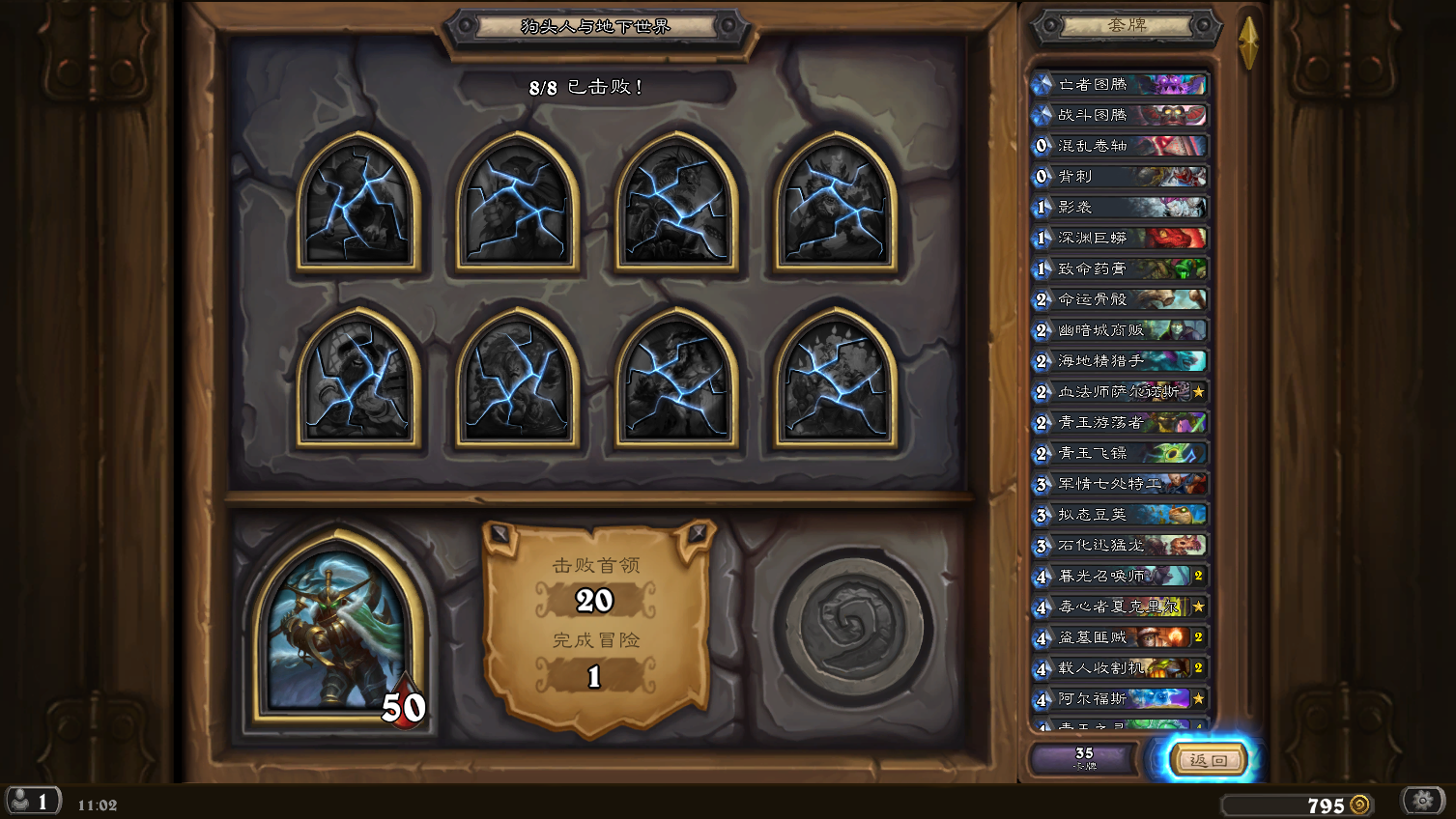This screenshot has height=819, width=1456.
Task: Inspect the 青玉游荡者 card row
Action: coord(1121,422)
